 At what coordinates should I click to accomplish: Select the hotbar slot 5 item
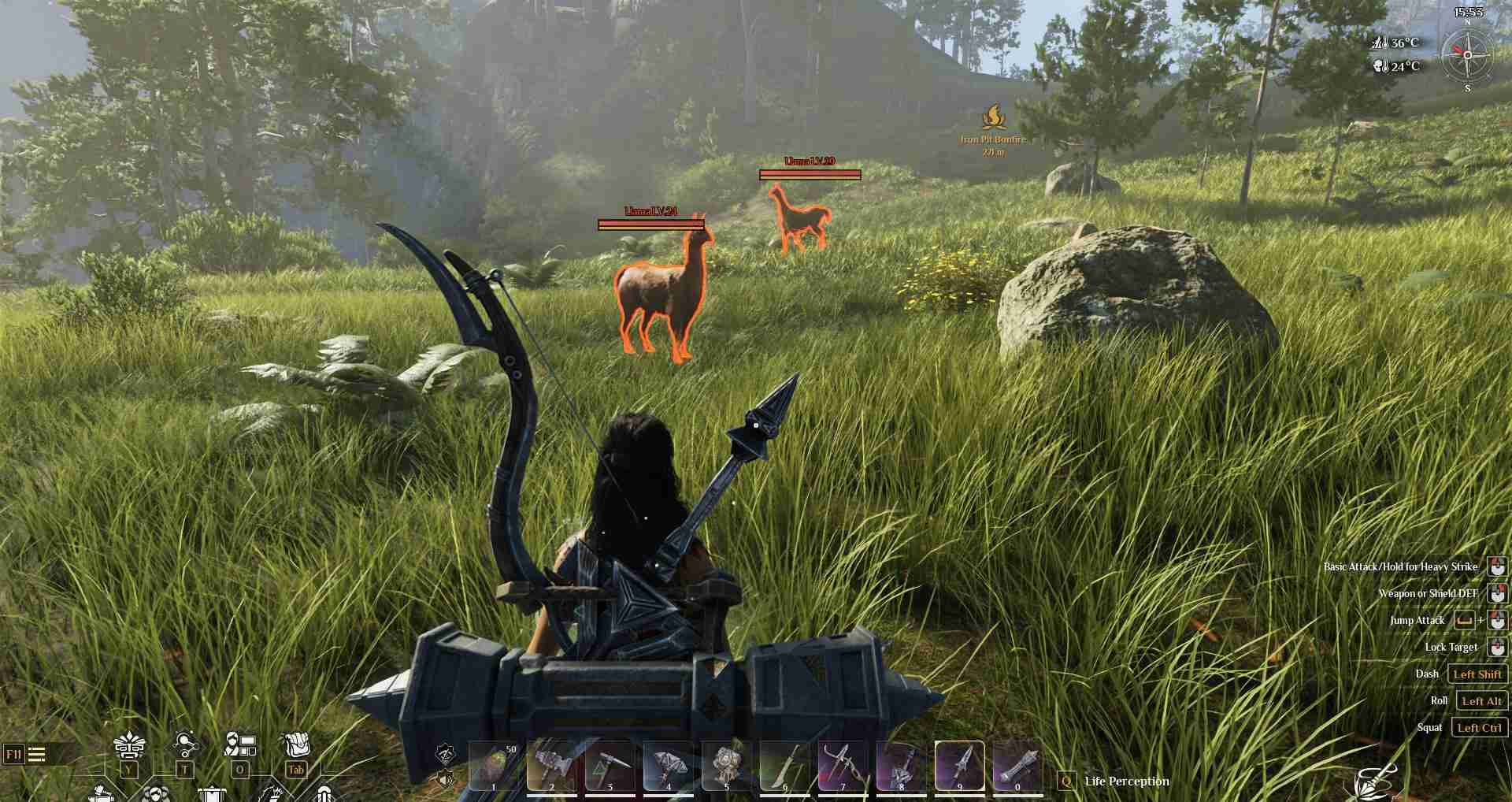726,765
